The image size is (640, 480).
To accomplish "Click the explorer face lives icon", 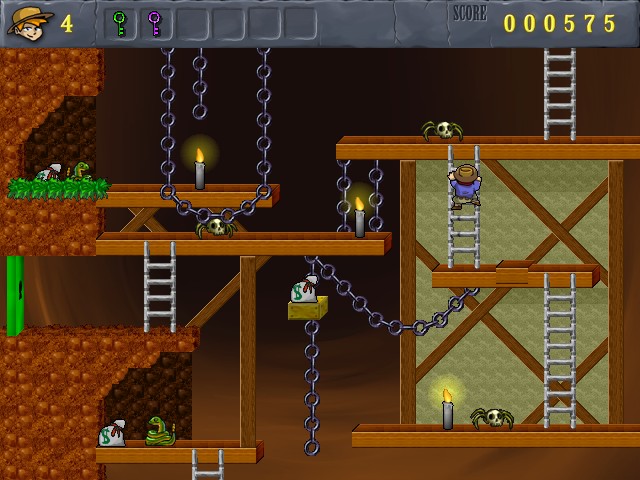I will pyautogui.click(x=29, y=22).
